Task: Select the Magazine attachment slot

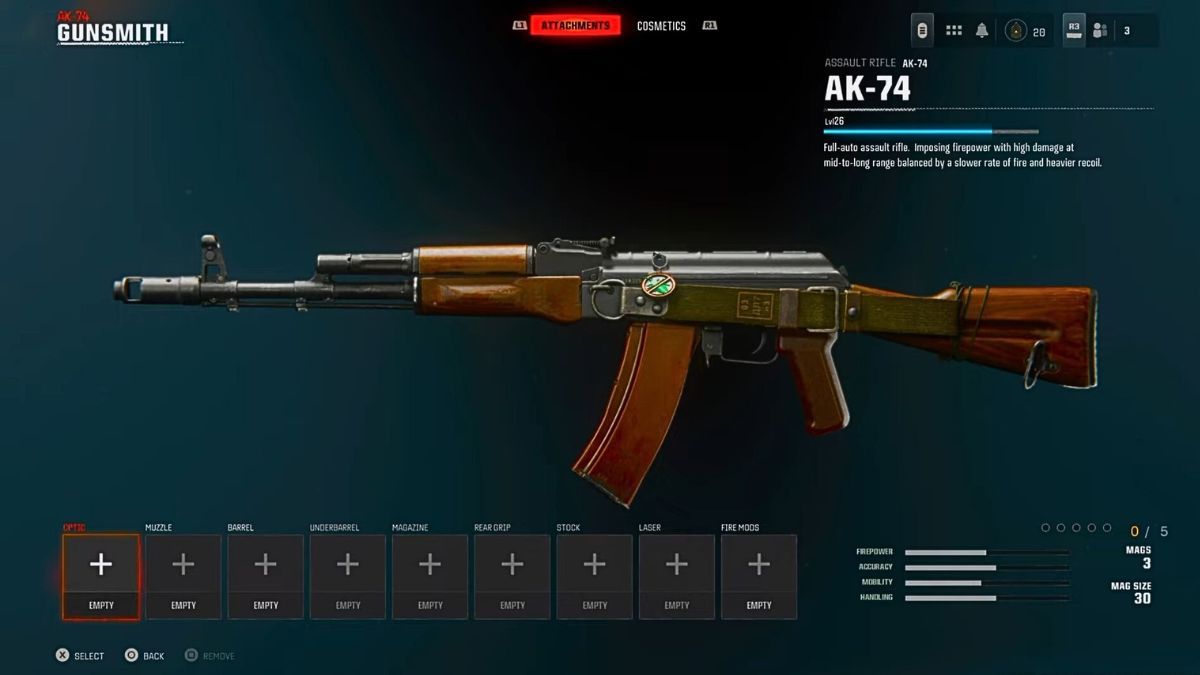Action: click(430, 575)
